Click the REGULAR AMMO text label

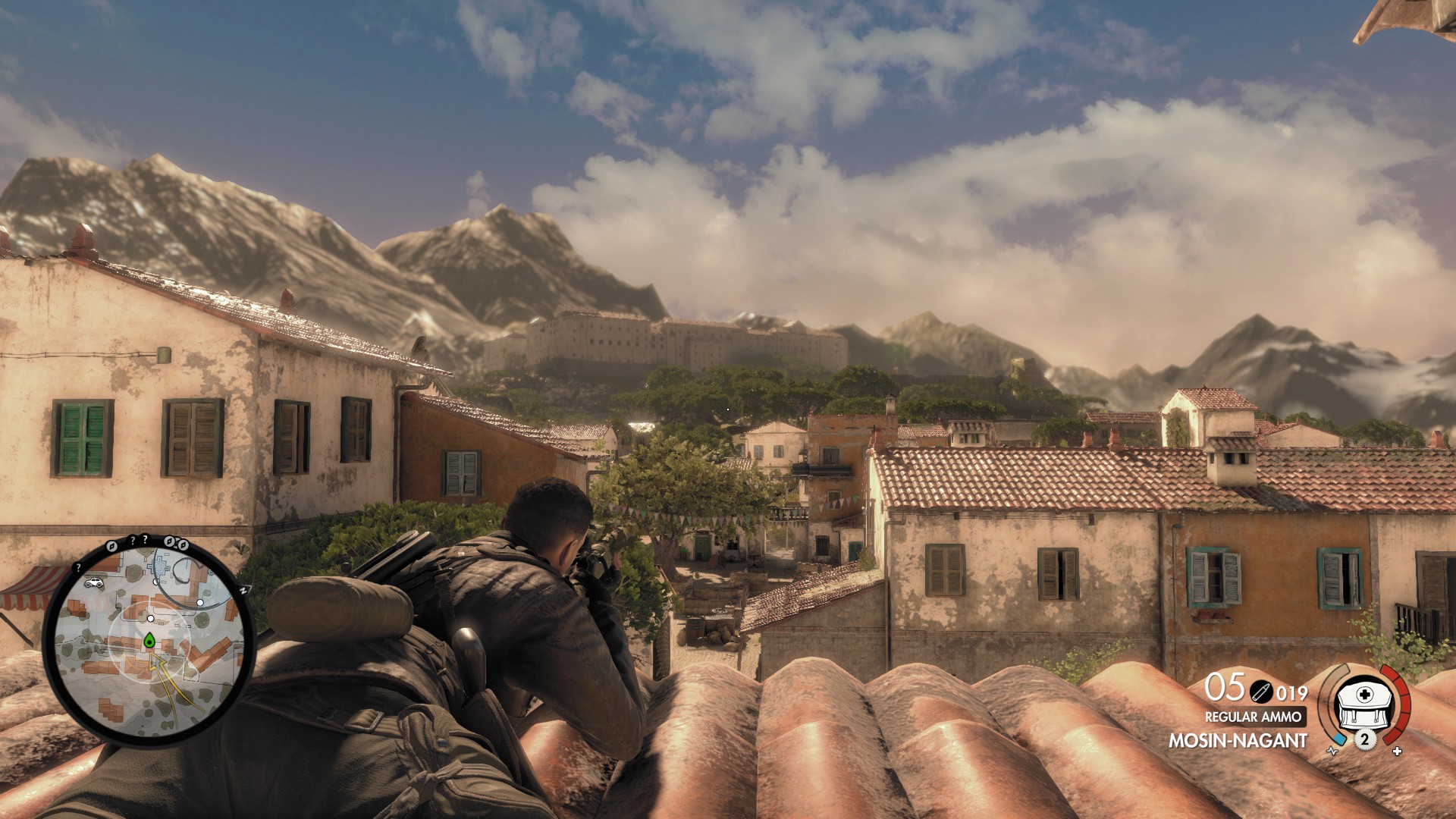click(x=1254, y=717)
